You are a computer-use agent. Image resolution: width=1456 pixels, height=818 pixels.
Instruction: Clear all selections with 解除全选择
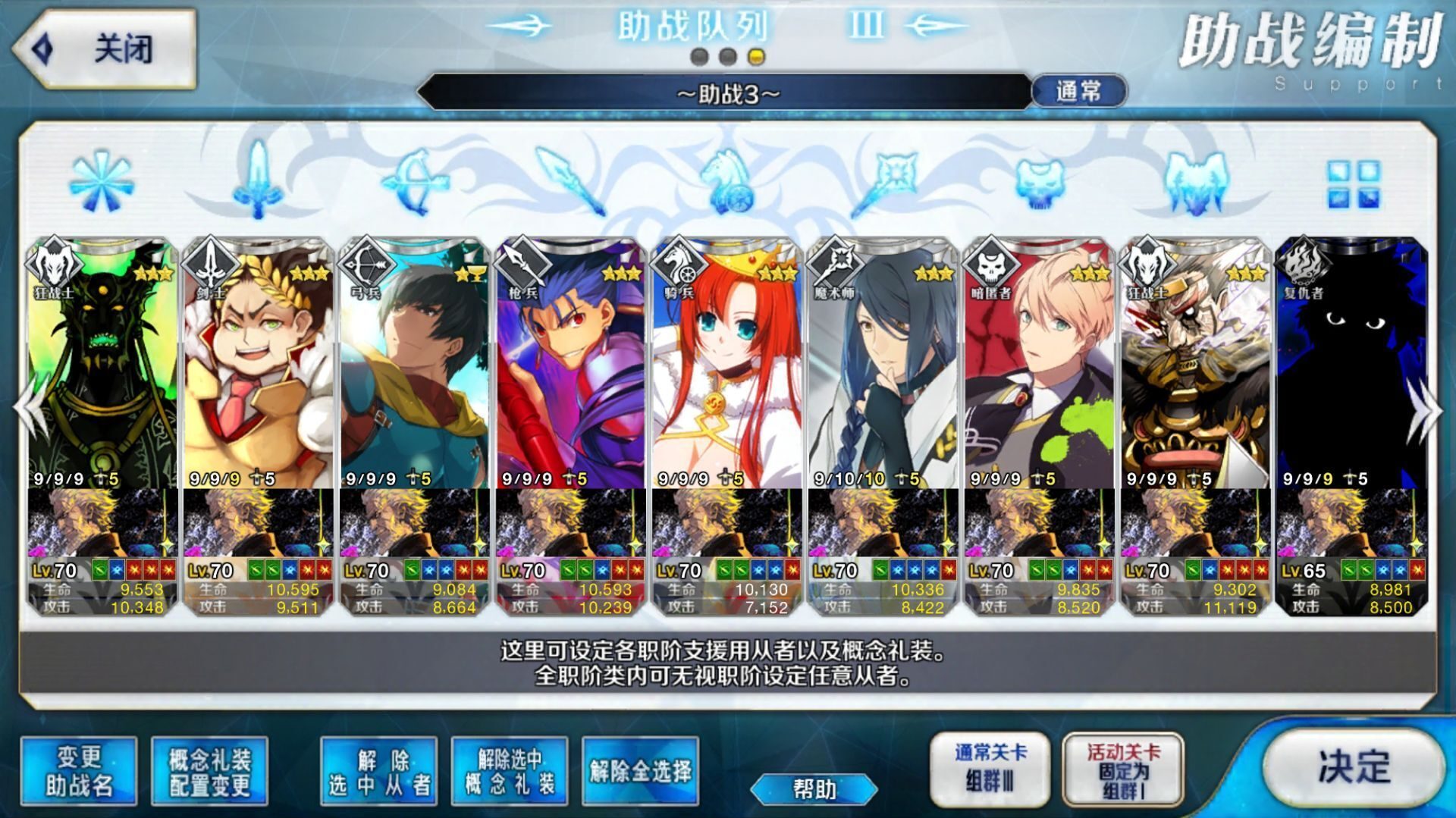click(x=640, y=771)
